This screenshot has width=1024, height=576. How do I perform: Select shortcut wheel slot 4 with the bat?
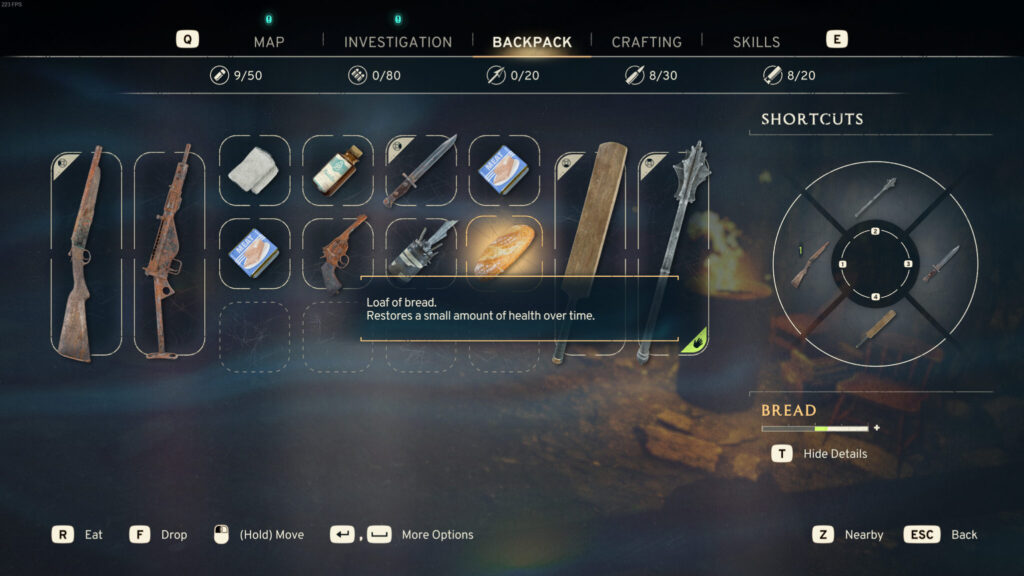coord(875,329)
